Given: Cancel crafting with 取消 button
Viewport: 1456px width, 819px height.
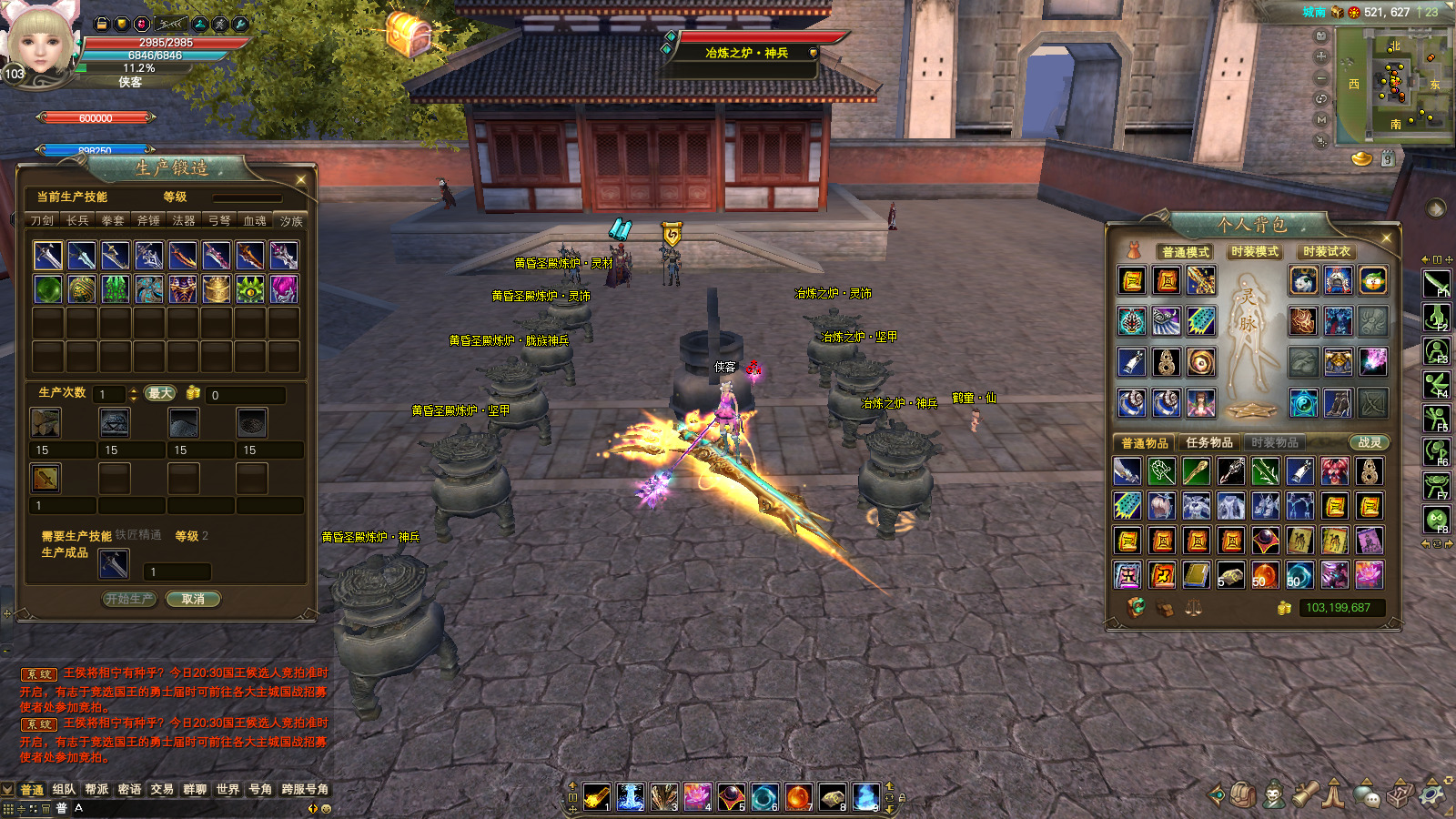Looking at the screenshot, I should [x=193, y=599].
